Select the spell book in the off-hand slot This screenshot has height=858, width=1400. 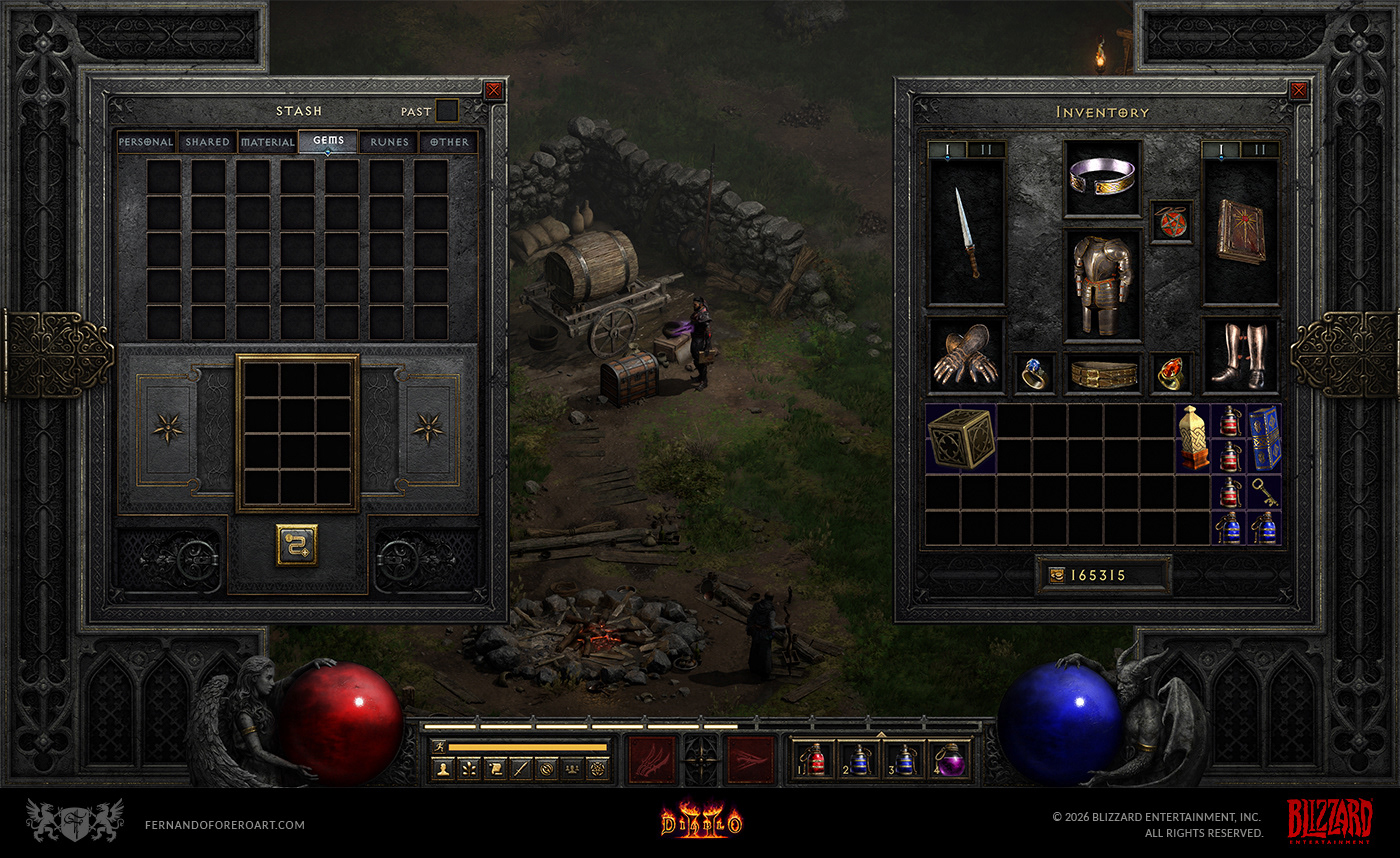[1240, 232]
